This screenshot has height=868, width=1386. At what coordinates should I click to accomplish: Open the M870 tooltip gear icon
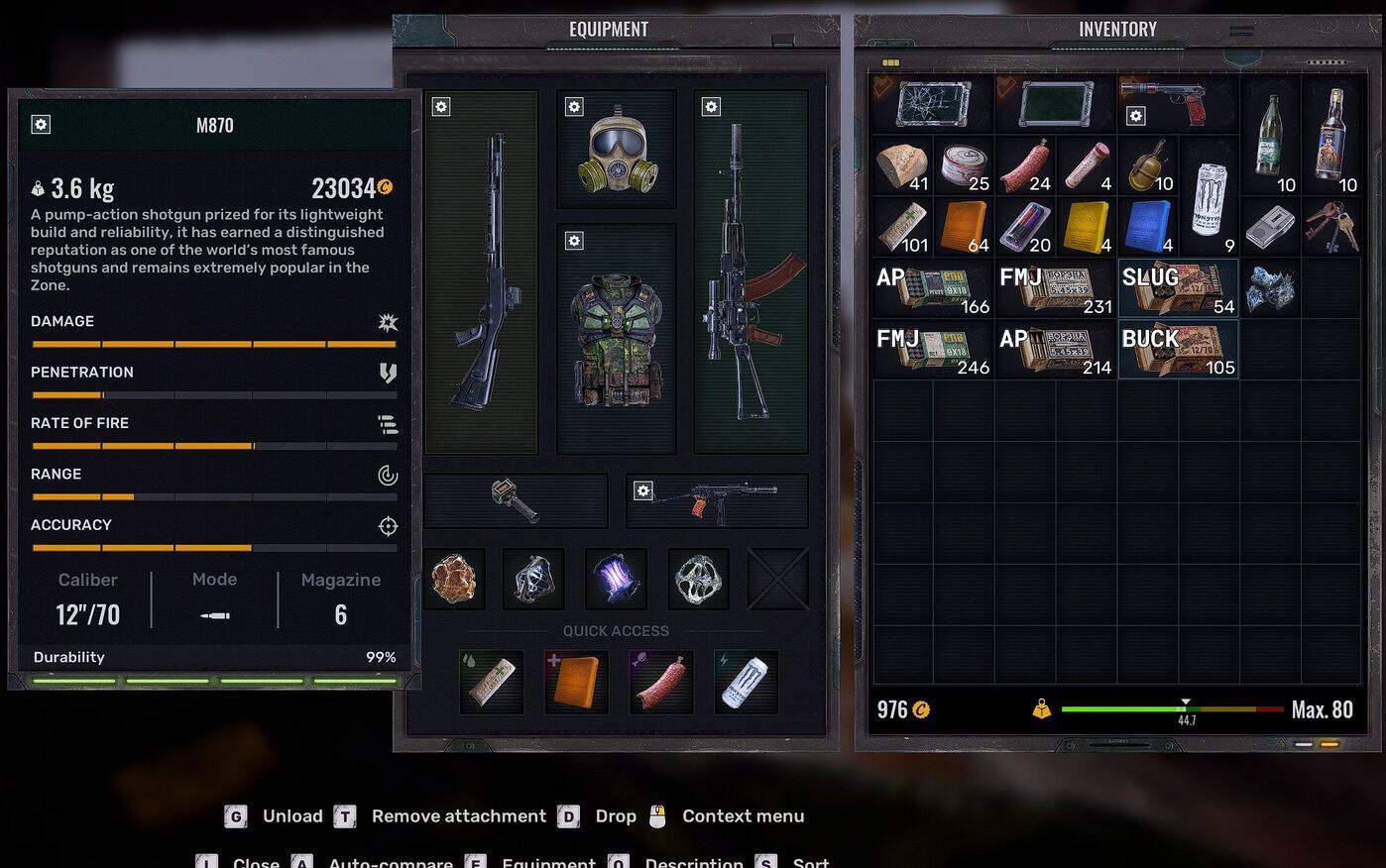41,125
